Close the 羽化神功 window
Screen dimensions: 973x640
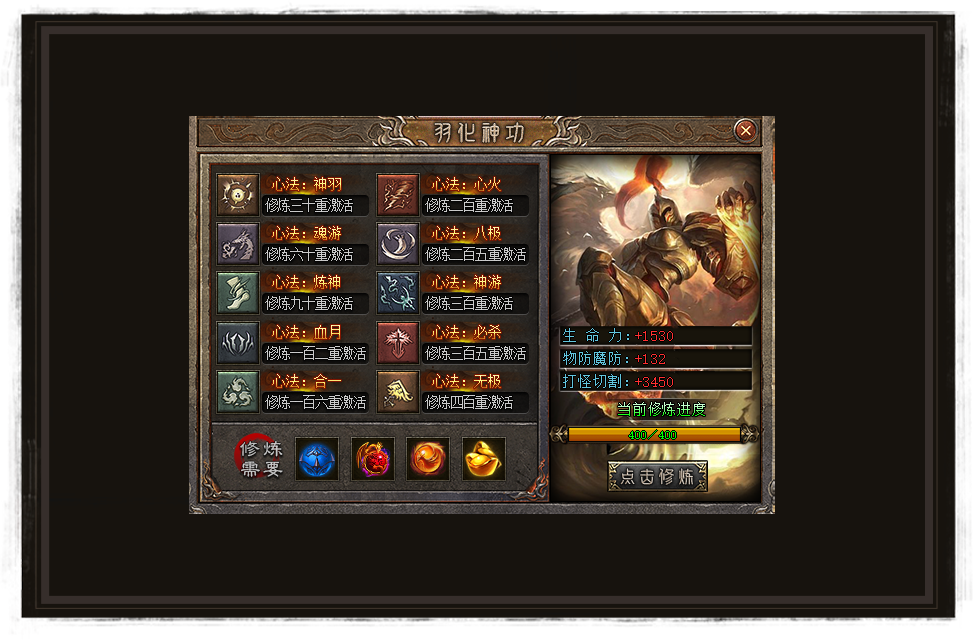click(x=745, y=130)
